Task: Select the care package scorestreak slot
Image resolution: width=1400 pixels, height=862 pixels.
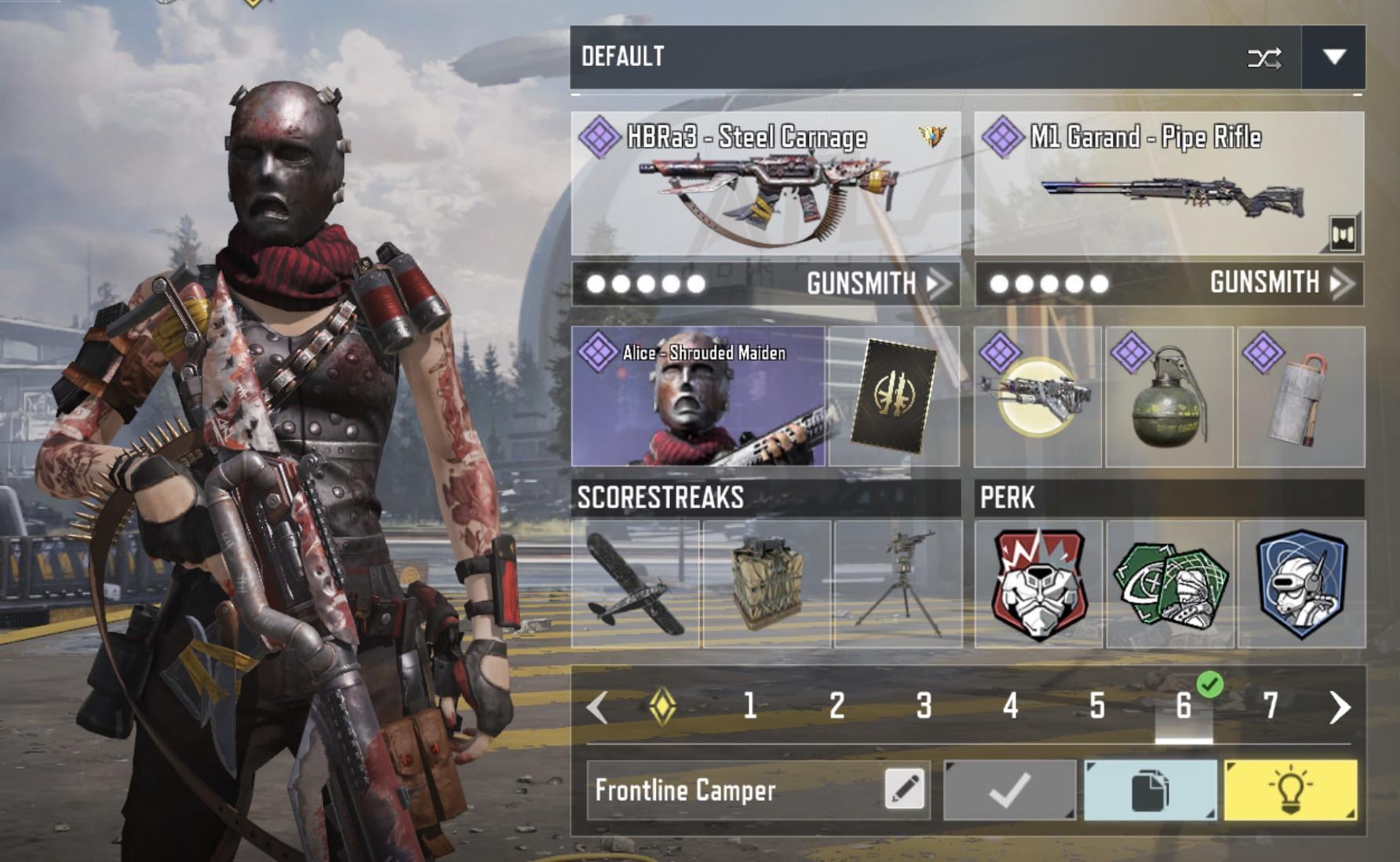Action: tap(767, 584)
